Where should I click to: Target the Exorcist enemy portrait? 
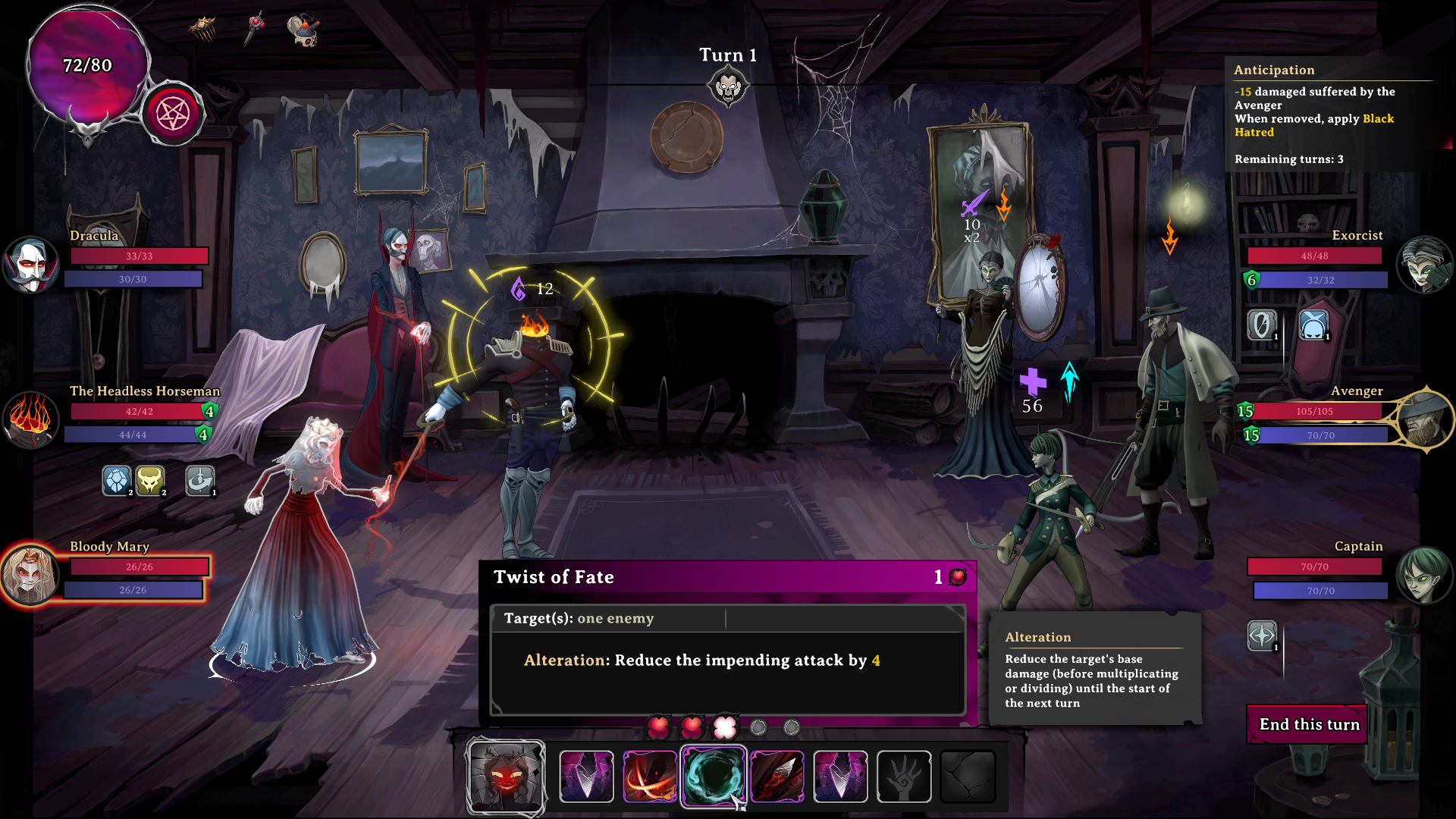point(1424,265)
